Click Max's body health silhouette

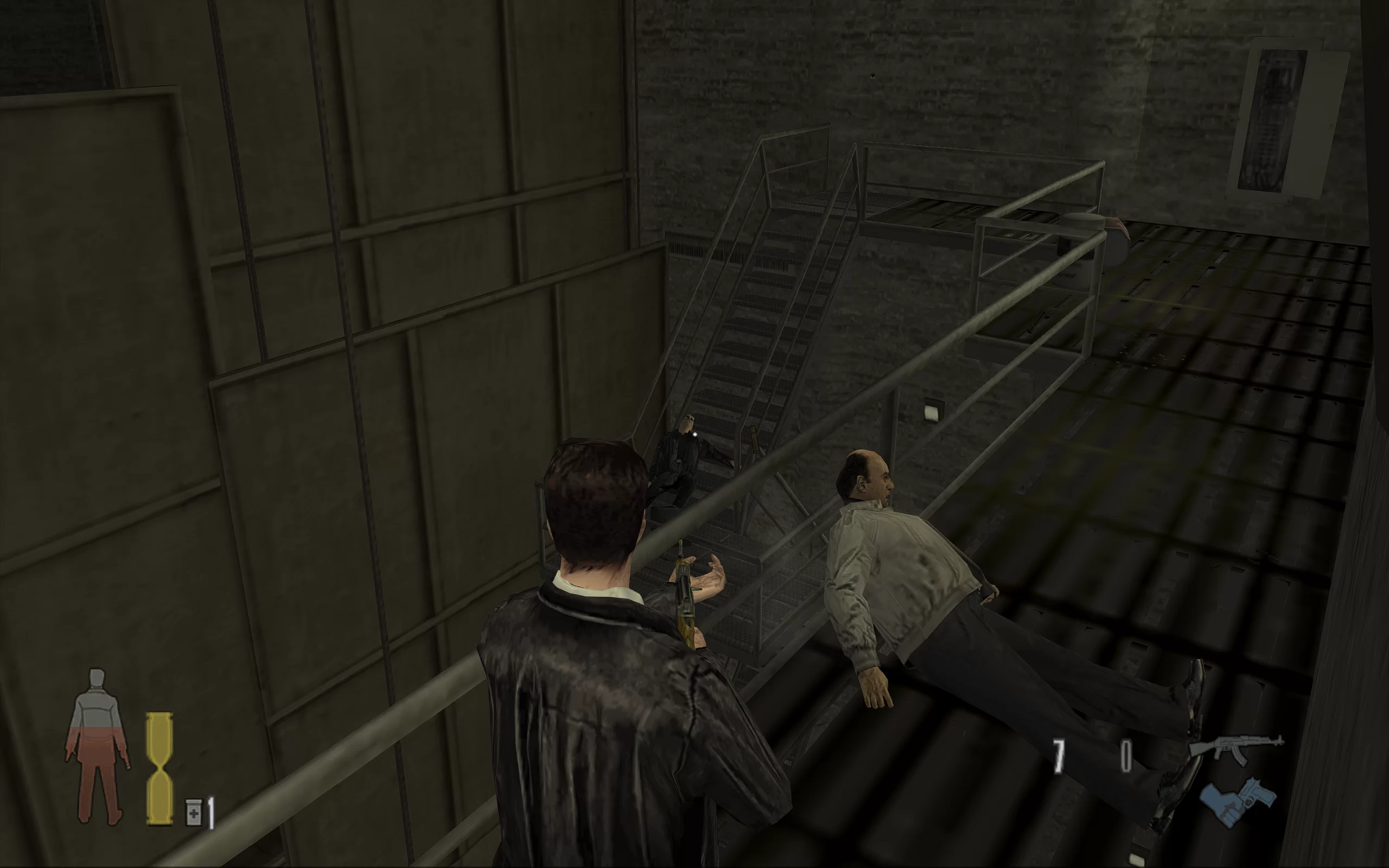point(97,745)
